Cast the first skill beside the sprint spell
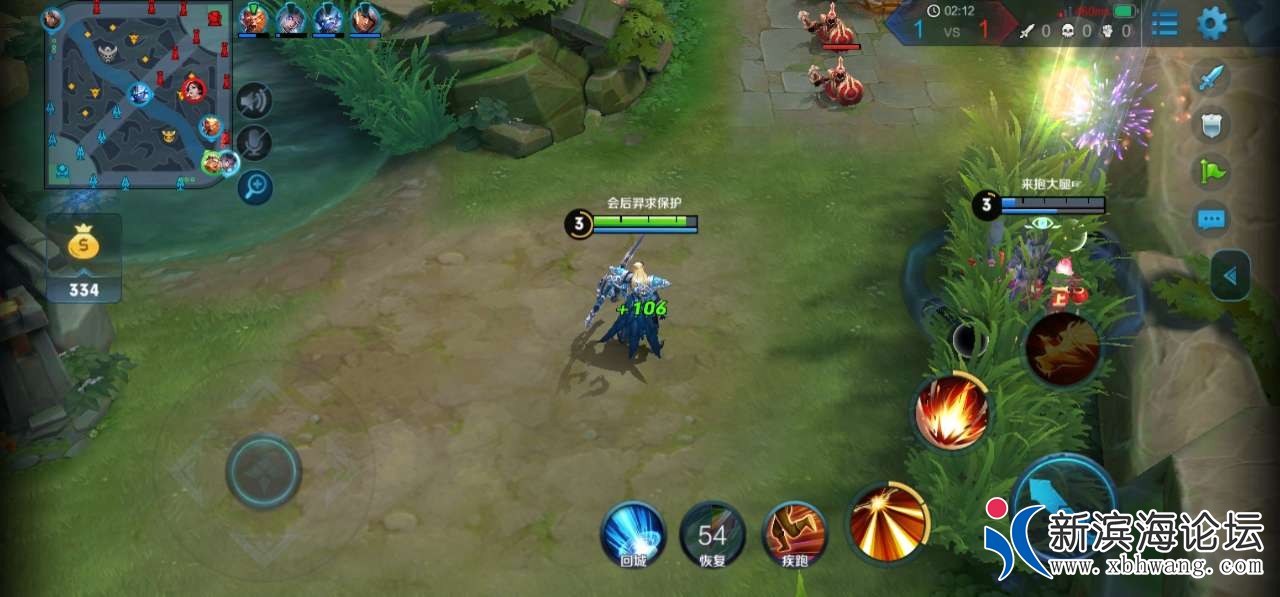 coord(887,521)
